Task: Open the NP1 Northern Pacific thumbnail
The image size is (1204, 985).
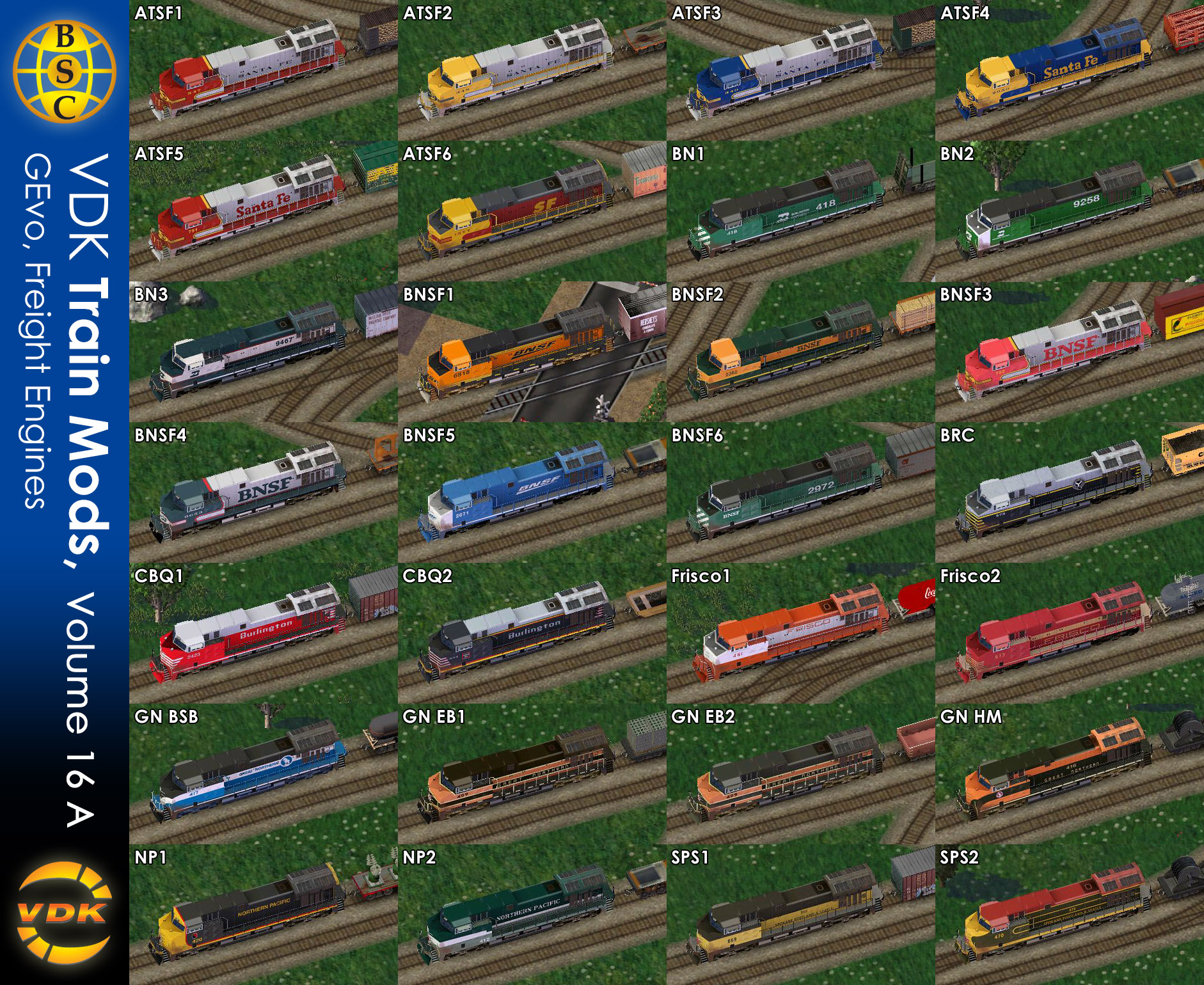Action: pos(263,915)
